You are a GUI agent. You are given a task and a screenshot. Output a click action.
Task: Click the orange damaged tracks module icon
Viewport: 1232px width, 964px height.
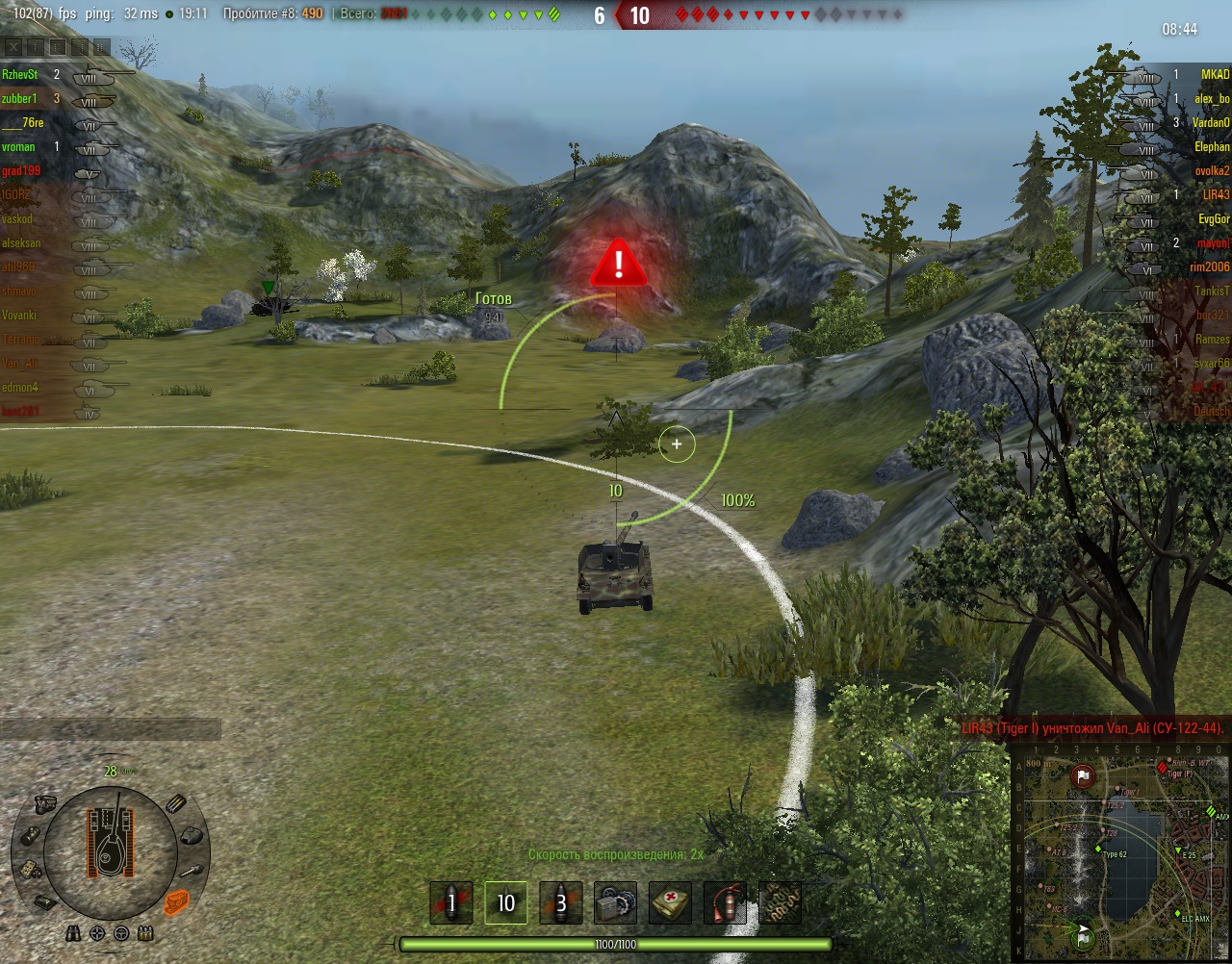[176, 902]
